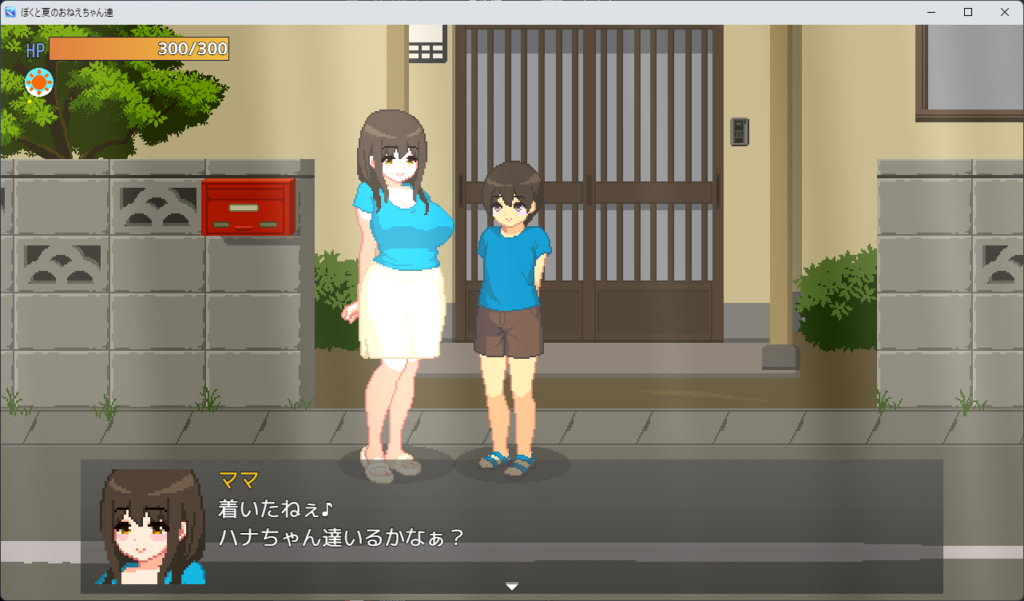The height and width of the screenshot is (601, 1024).
Task: Close the game window
Action: pos(1001,12)
